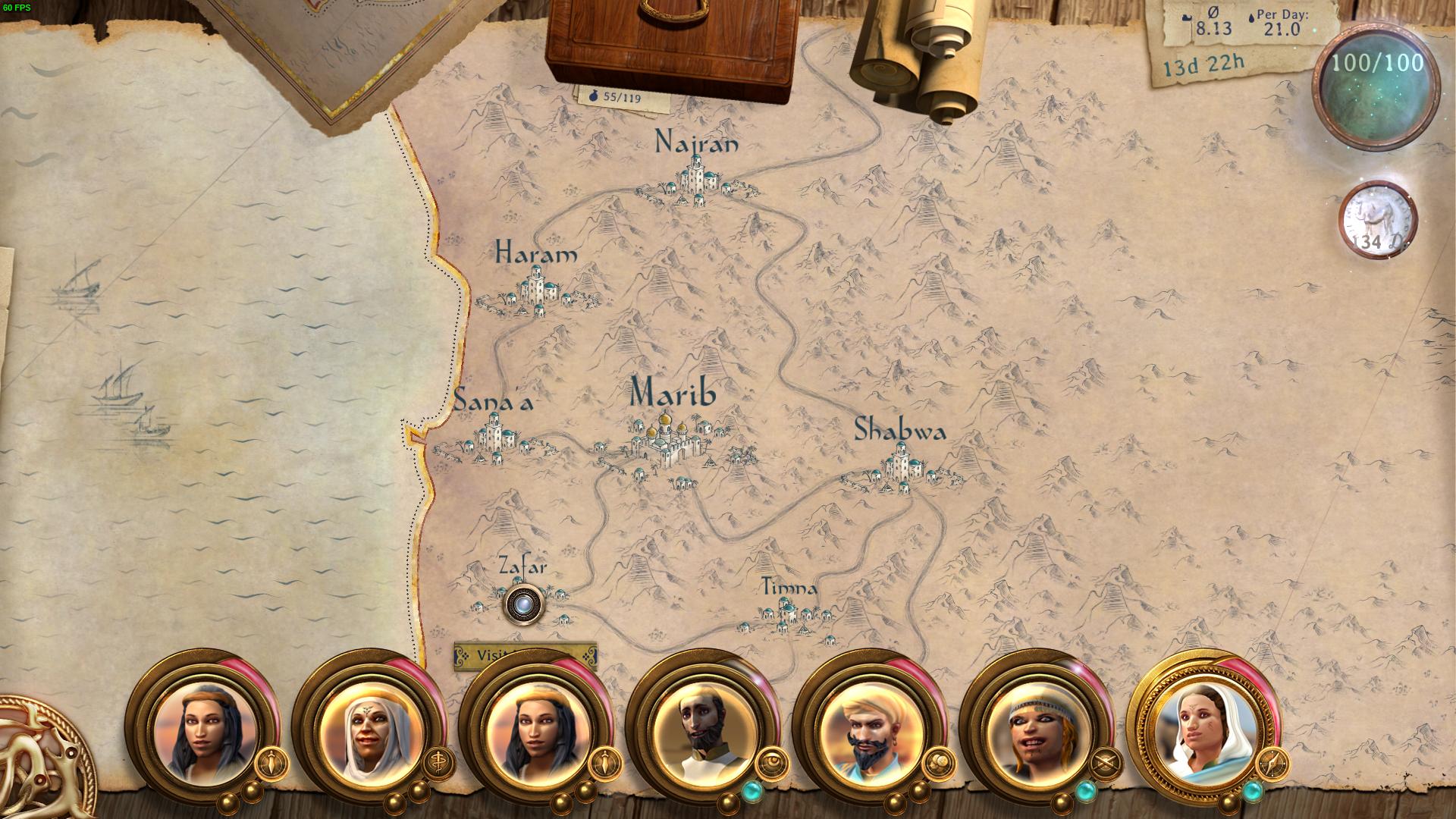Toggle the turquoise gem under the bearded man's portrait
1456x819 pixels.
752,789
